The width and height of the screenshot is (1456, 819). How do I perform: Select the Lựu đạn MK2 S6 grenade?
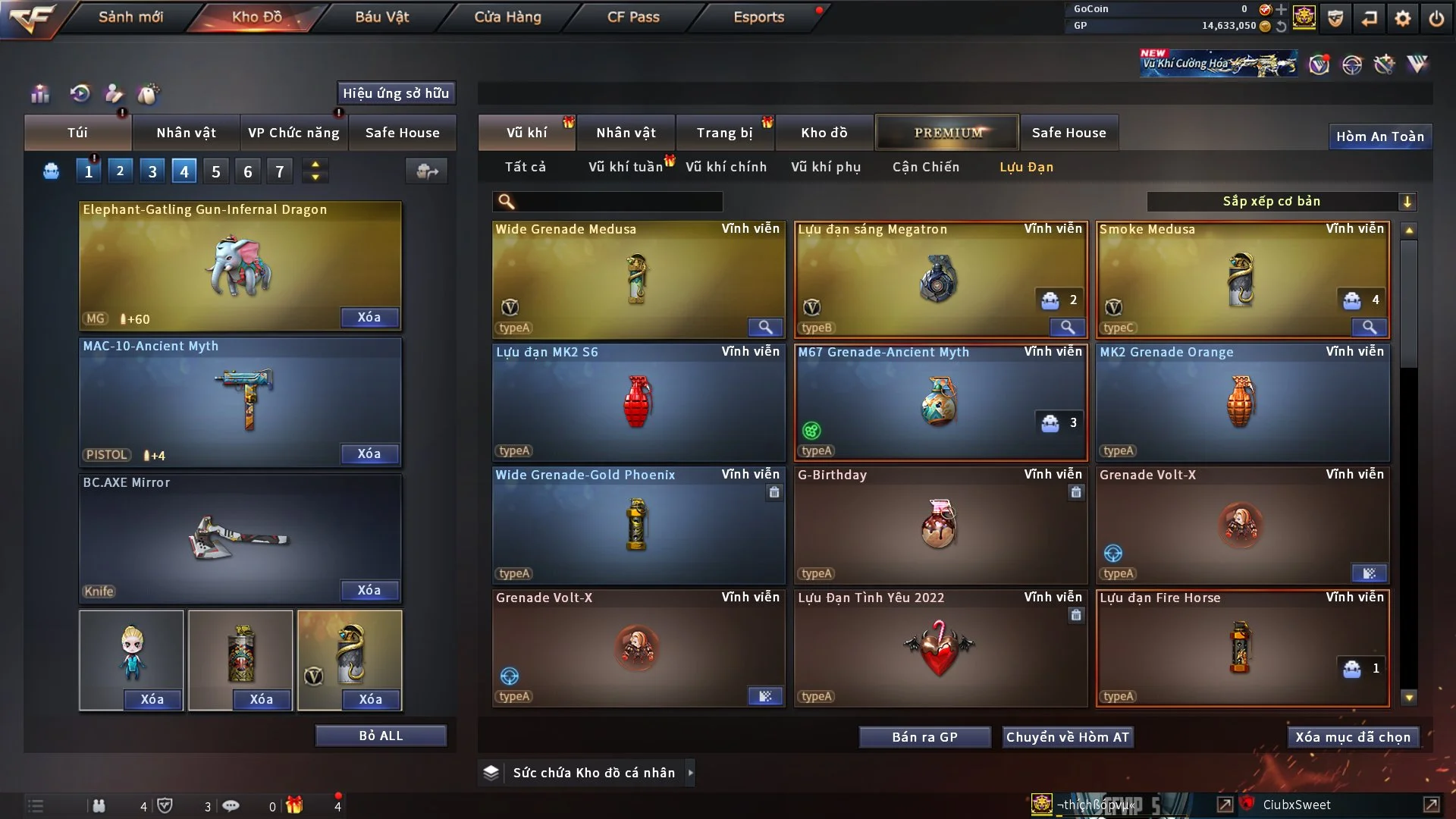point(638,402)
